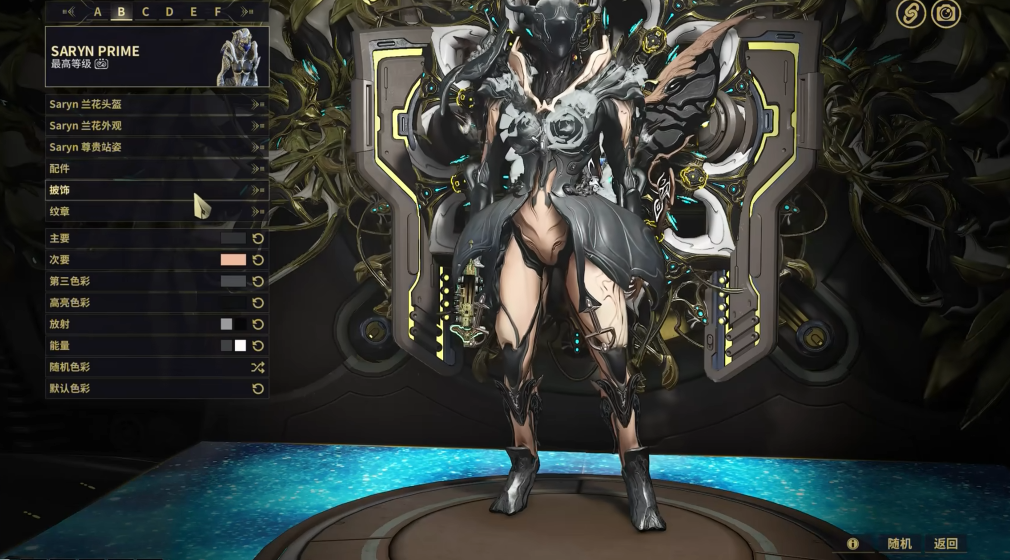
Task: Go back with the 返回 button
Action: pos(945,544)
